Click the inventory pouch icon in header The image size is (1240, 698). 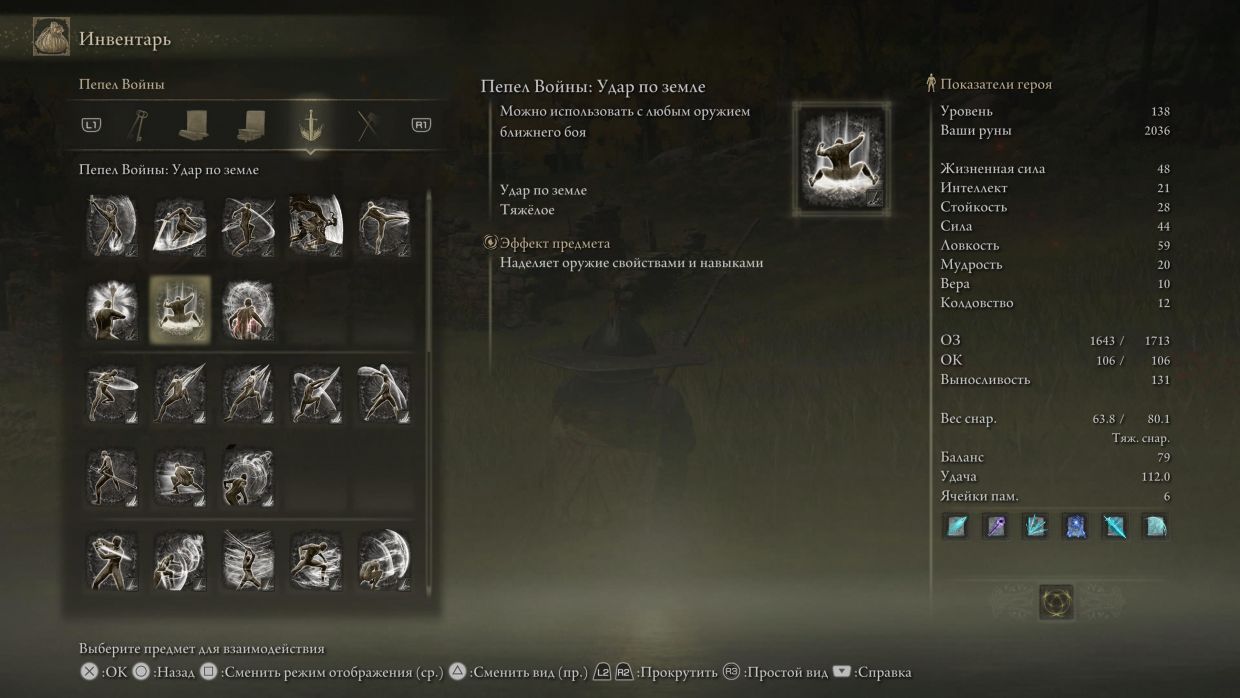[x=51, y=38]
